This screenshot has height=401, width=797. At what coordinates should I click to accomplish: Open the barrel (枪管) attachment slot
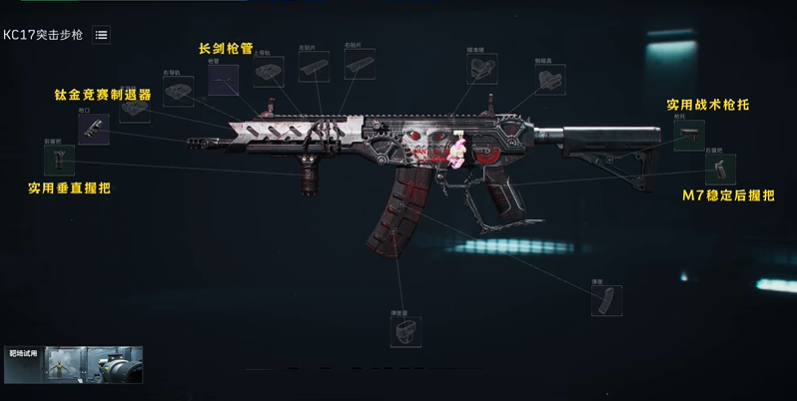coord(222,80)
